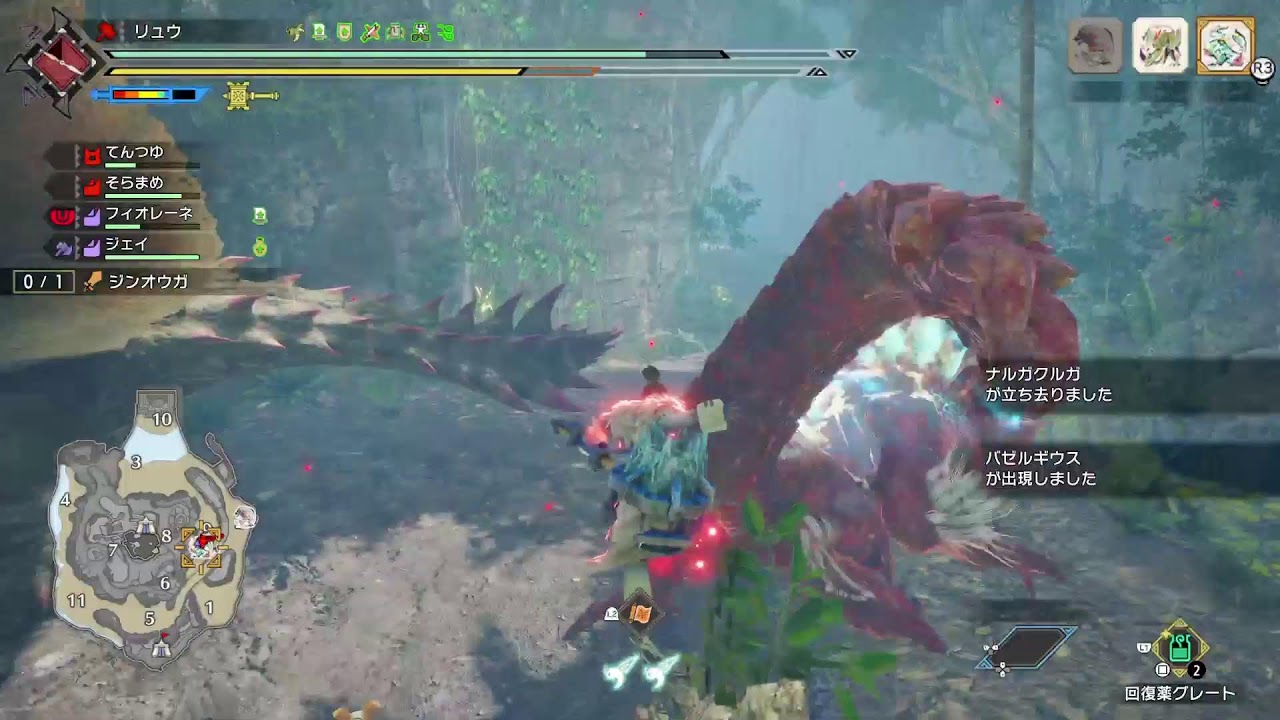Click the wirebug gauge icons
This screenshot has height=720, width=1280.
(x=641, y=670)
